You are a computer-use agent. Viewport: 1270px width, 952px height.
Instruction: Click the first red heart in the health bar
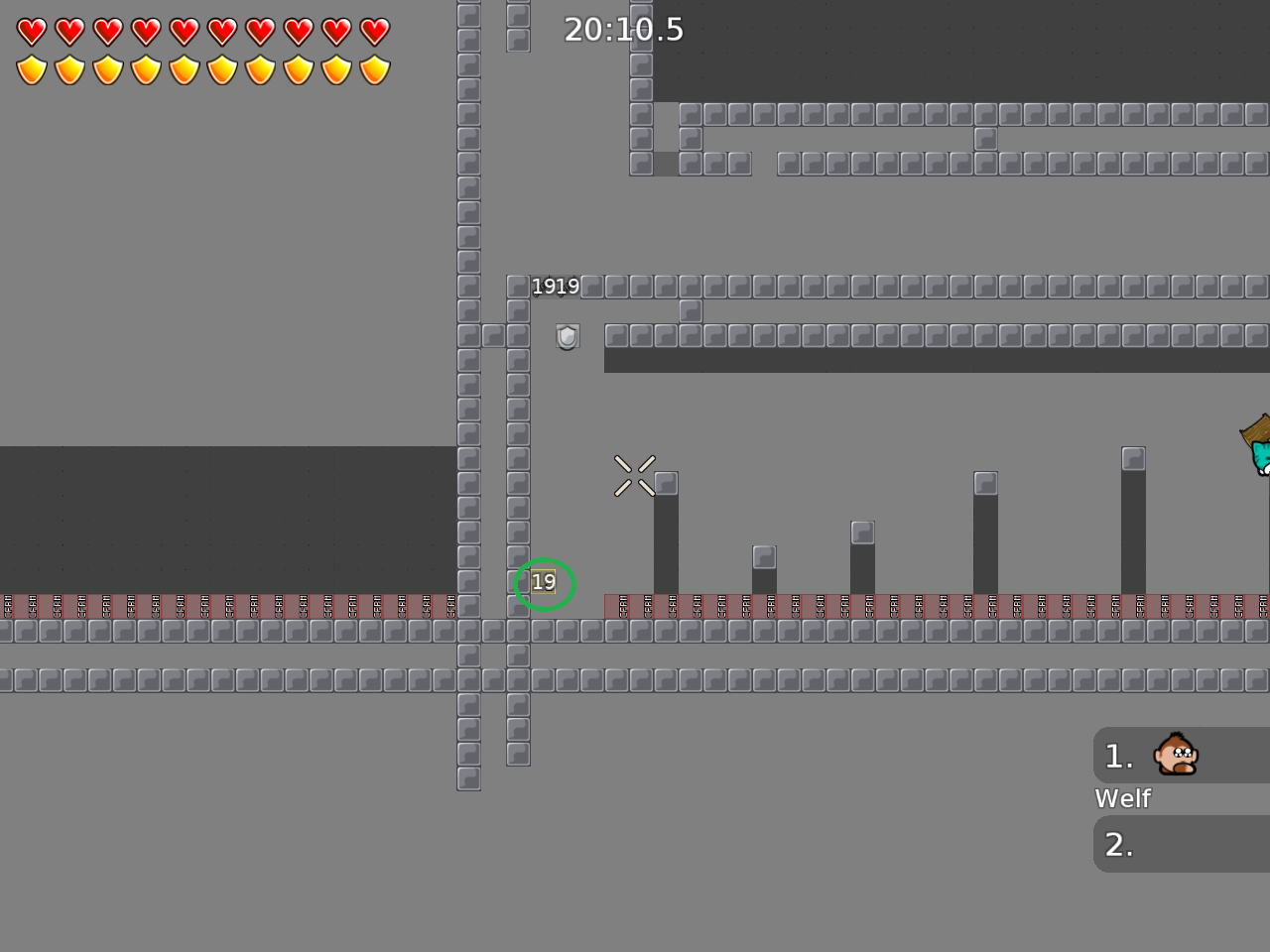coord(33,31)
